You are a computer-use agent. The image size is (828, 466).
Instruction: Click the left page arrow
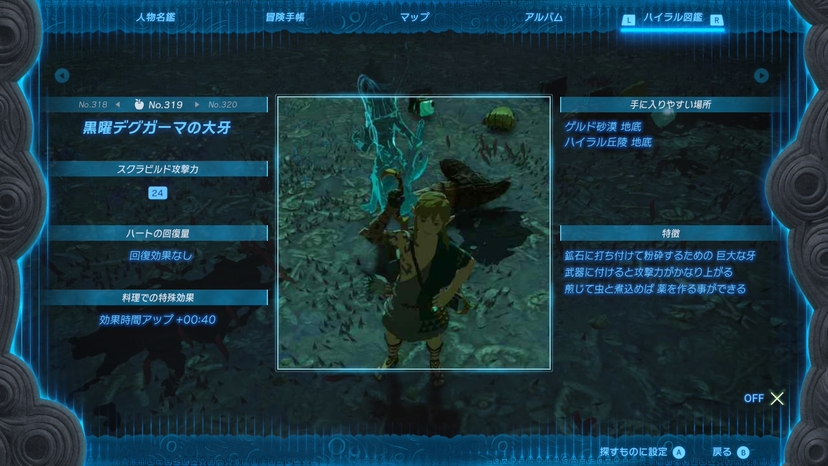(62, 75)
